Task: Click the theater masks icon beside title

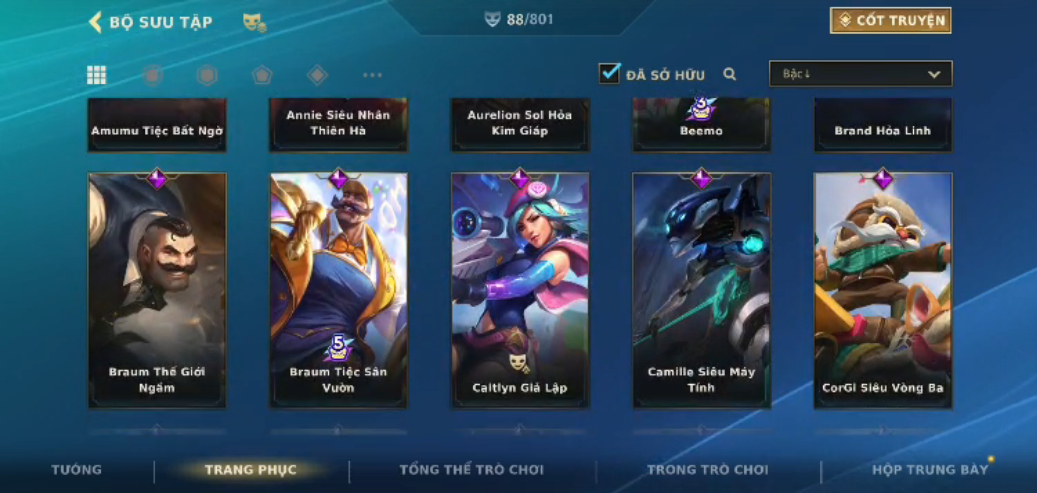Action: (x=254, y=22)
